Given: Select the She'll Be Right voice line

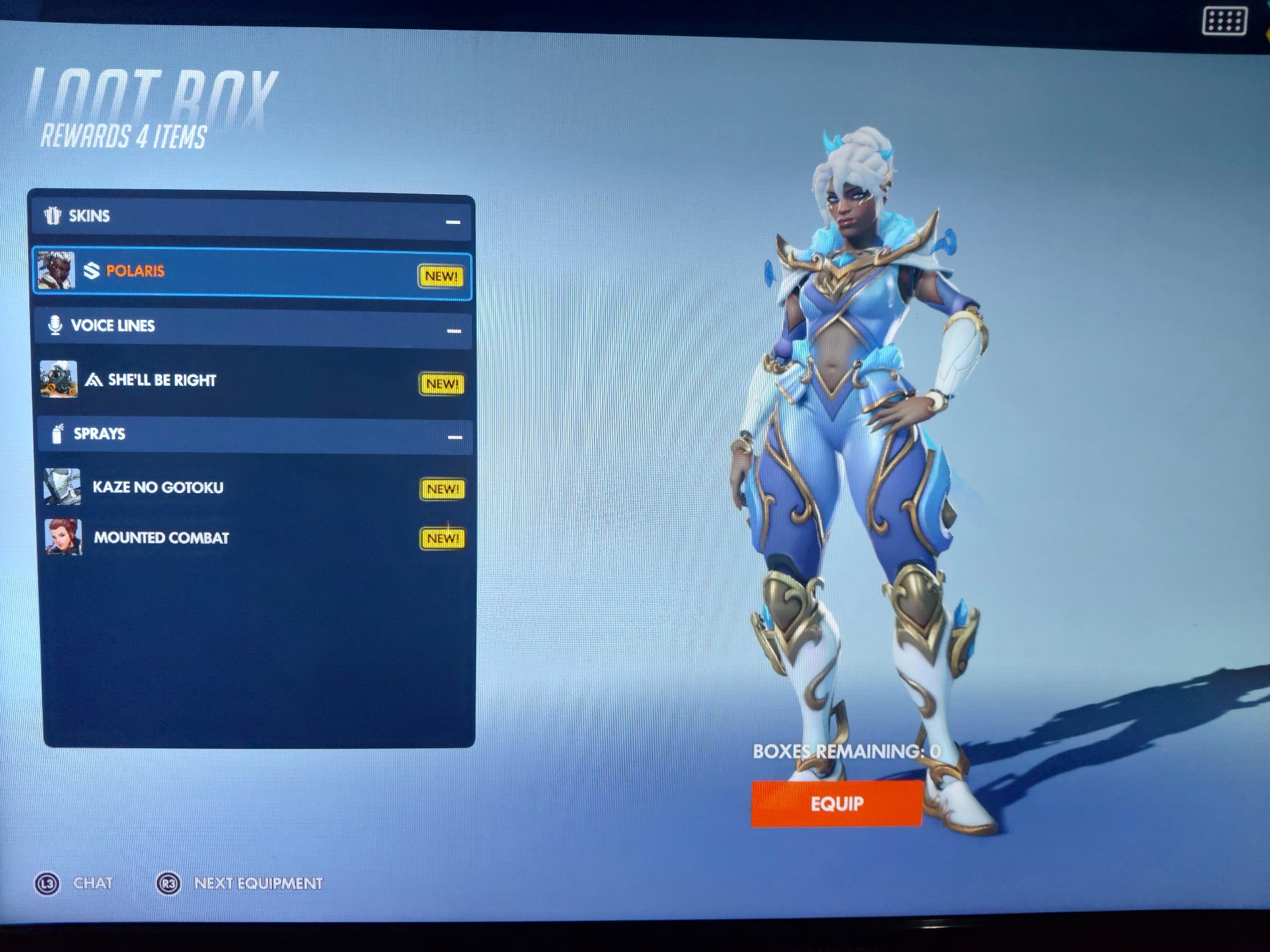Looking at the screenshot, I should [251, 380].
